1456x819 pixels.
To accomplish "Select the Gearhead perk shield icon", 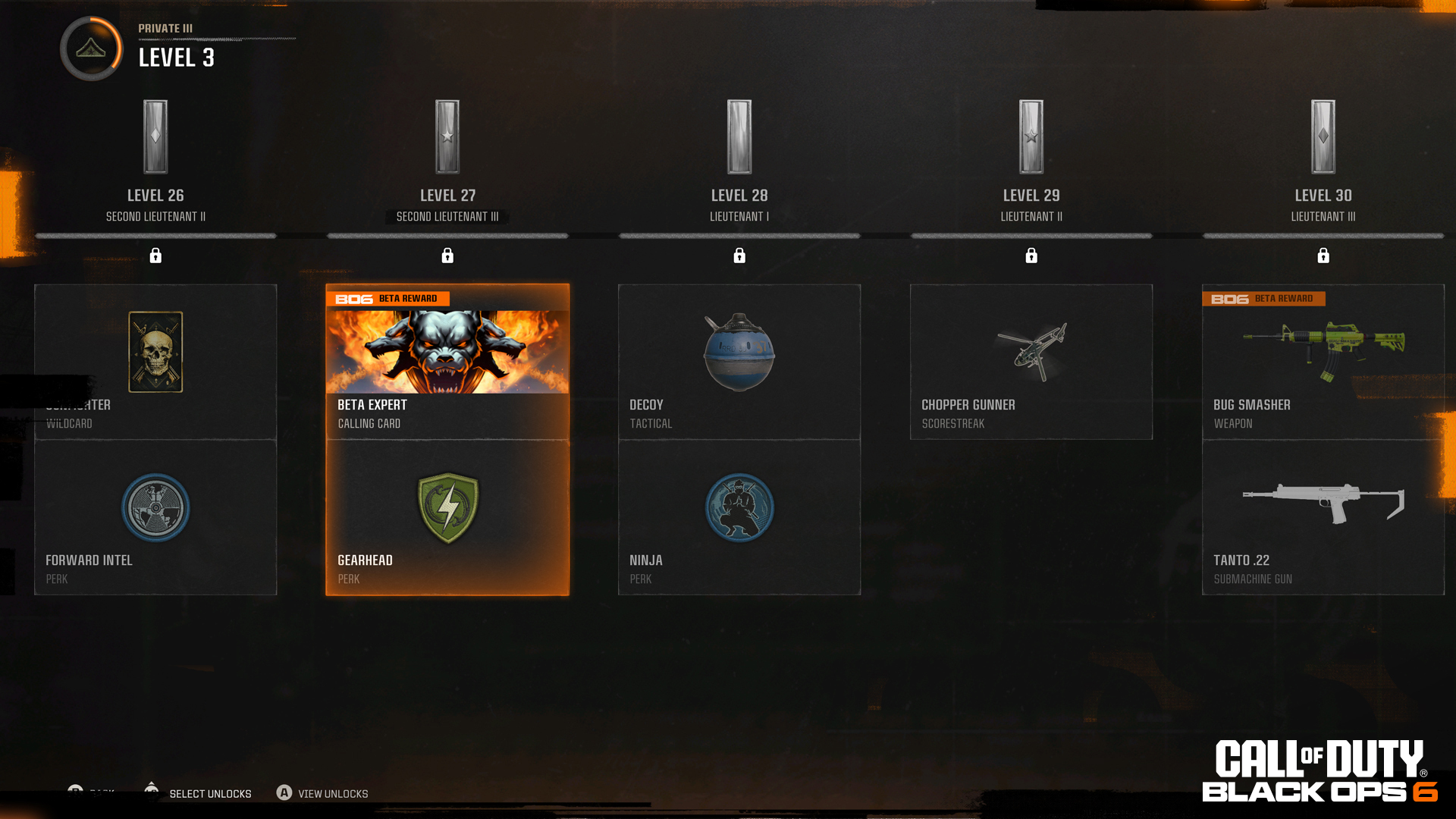I will 447,502.
